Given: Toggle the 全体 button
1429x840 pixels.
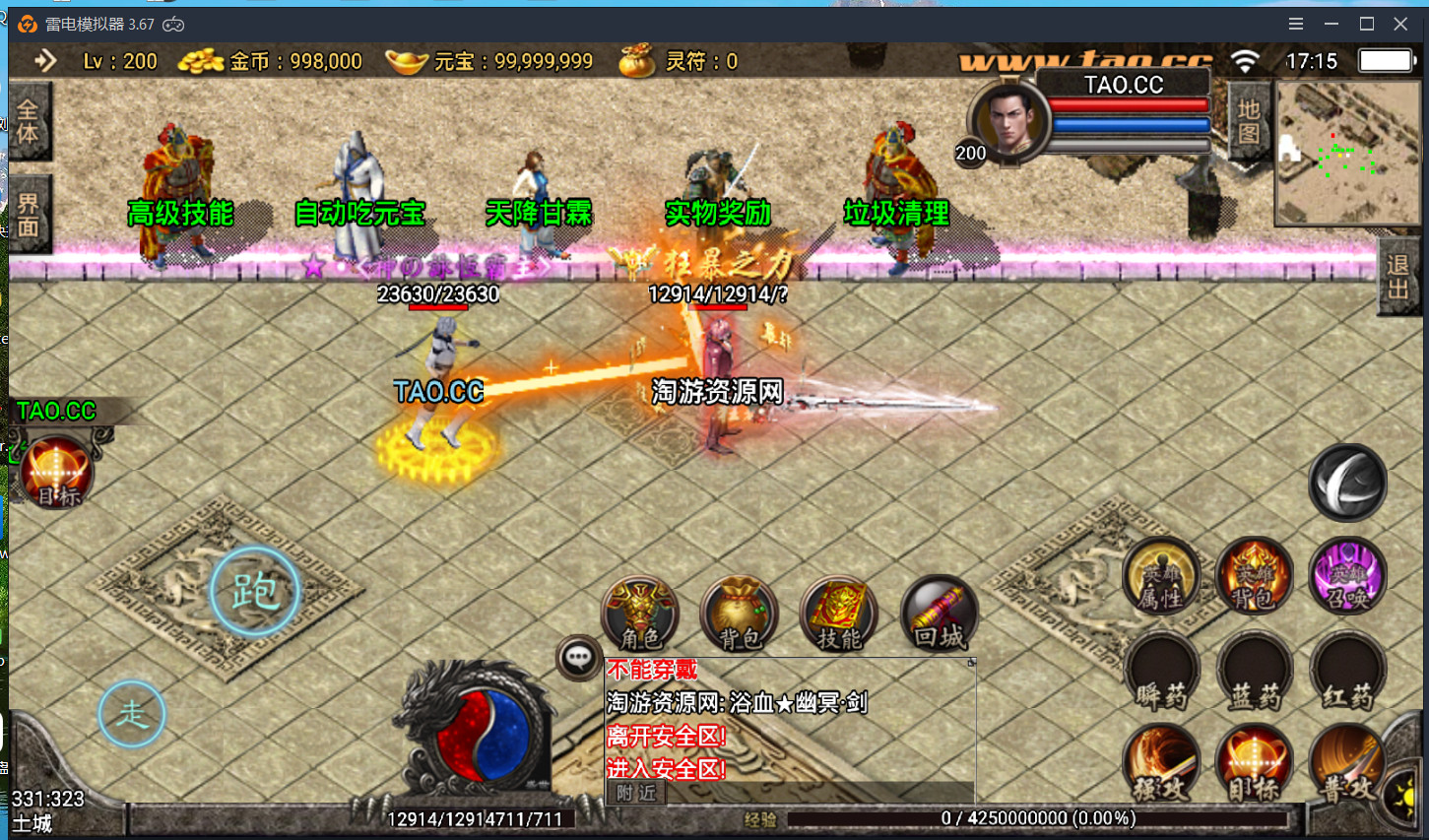Looking at the screenshot, I should (28, 122).
